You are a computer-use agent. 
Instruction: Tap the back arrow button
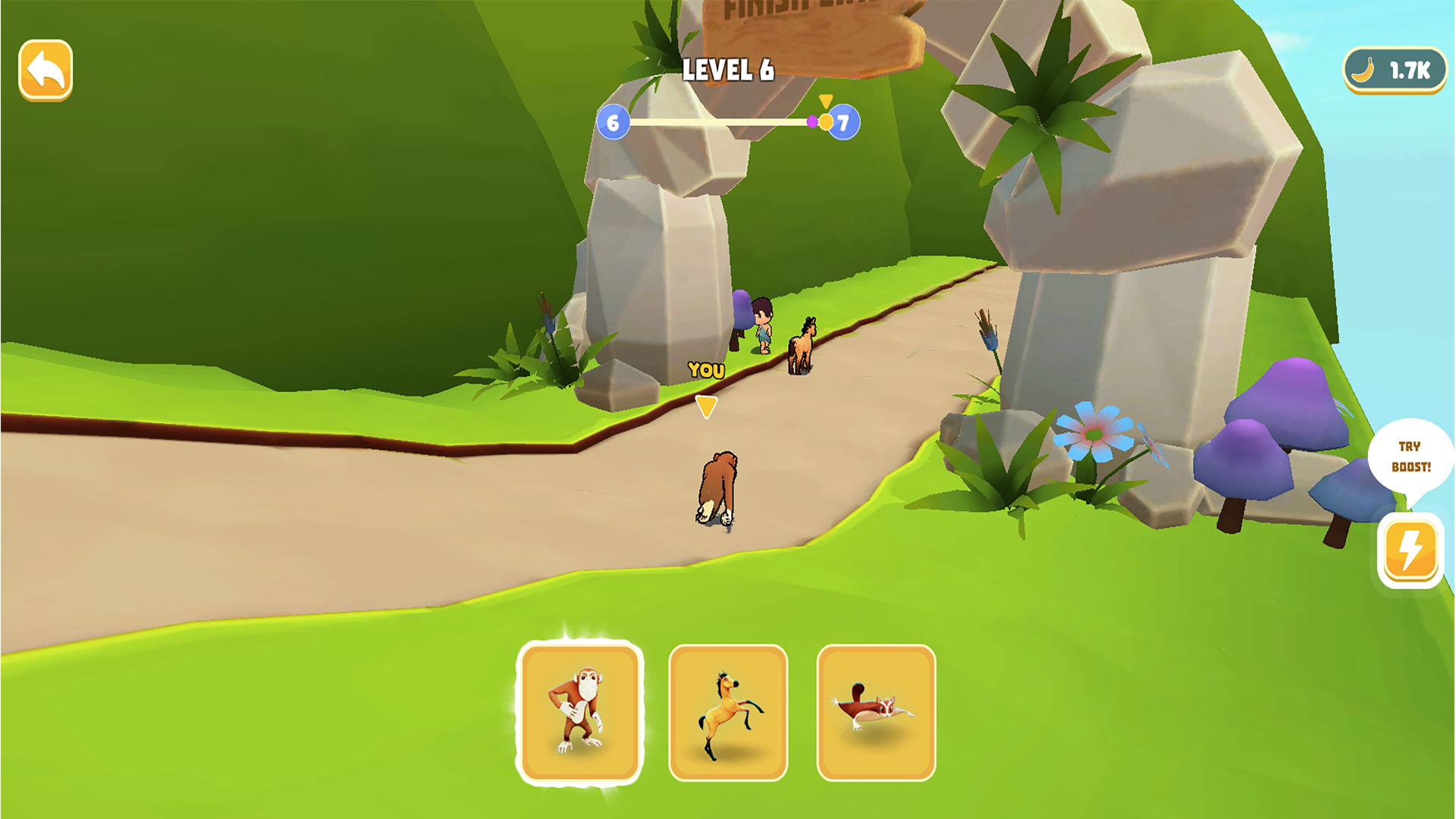(45, 70)
